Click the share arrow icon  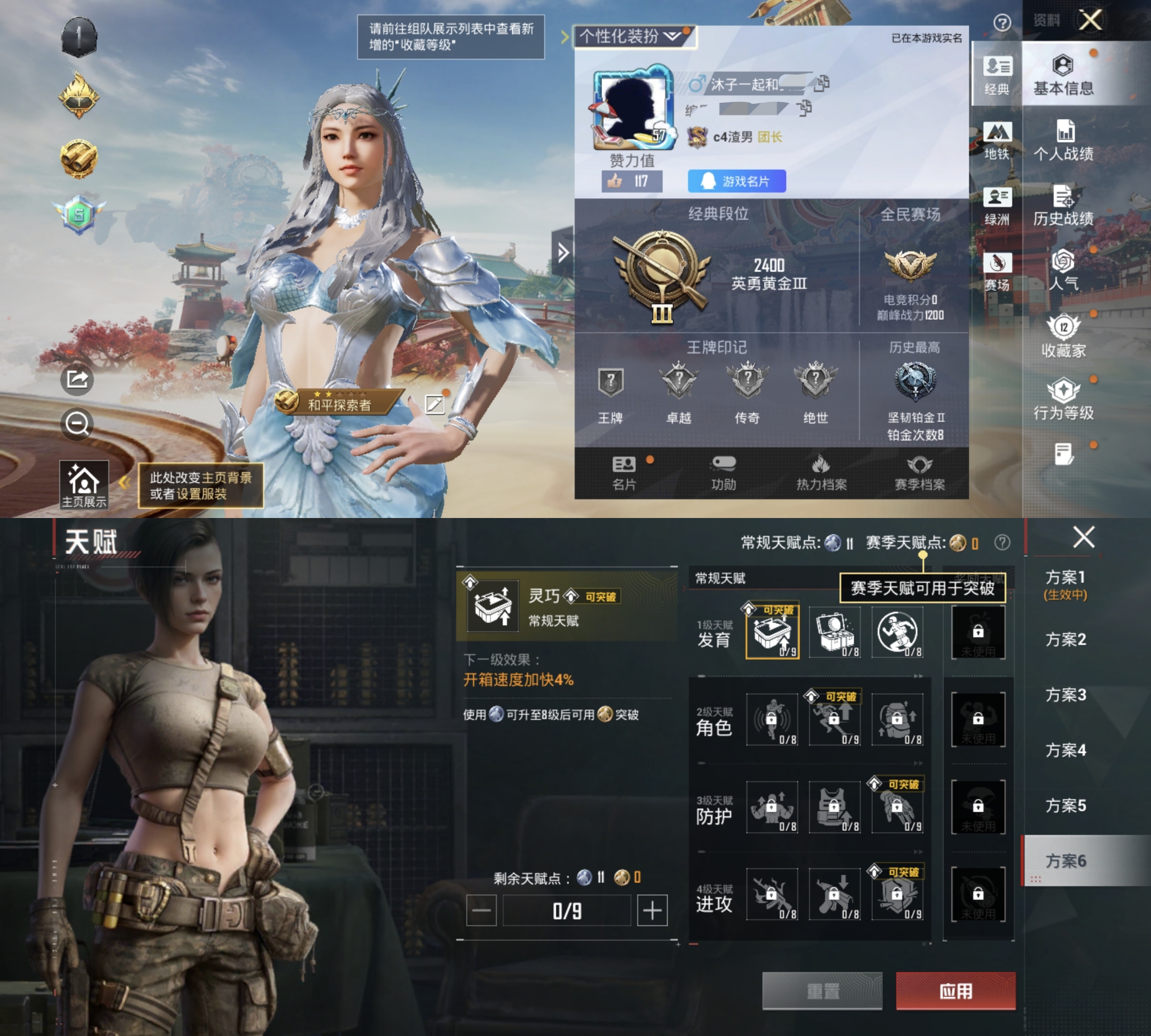tap(77, 378)
